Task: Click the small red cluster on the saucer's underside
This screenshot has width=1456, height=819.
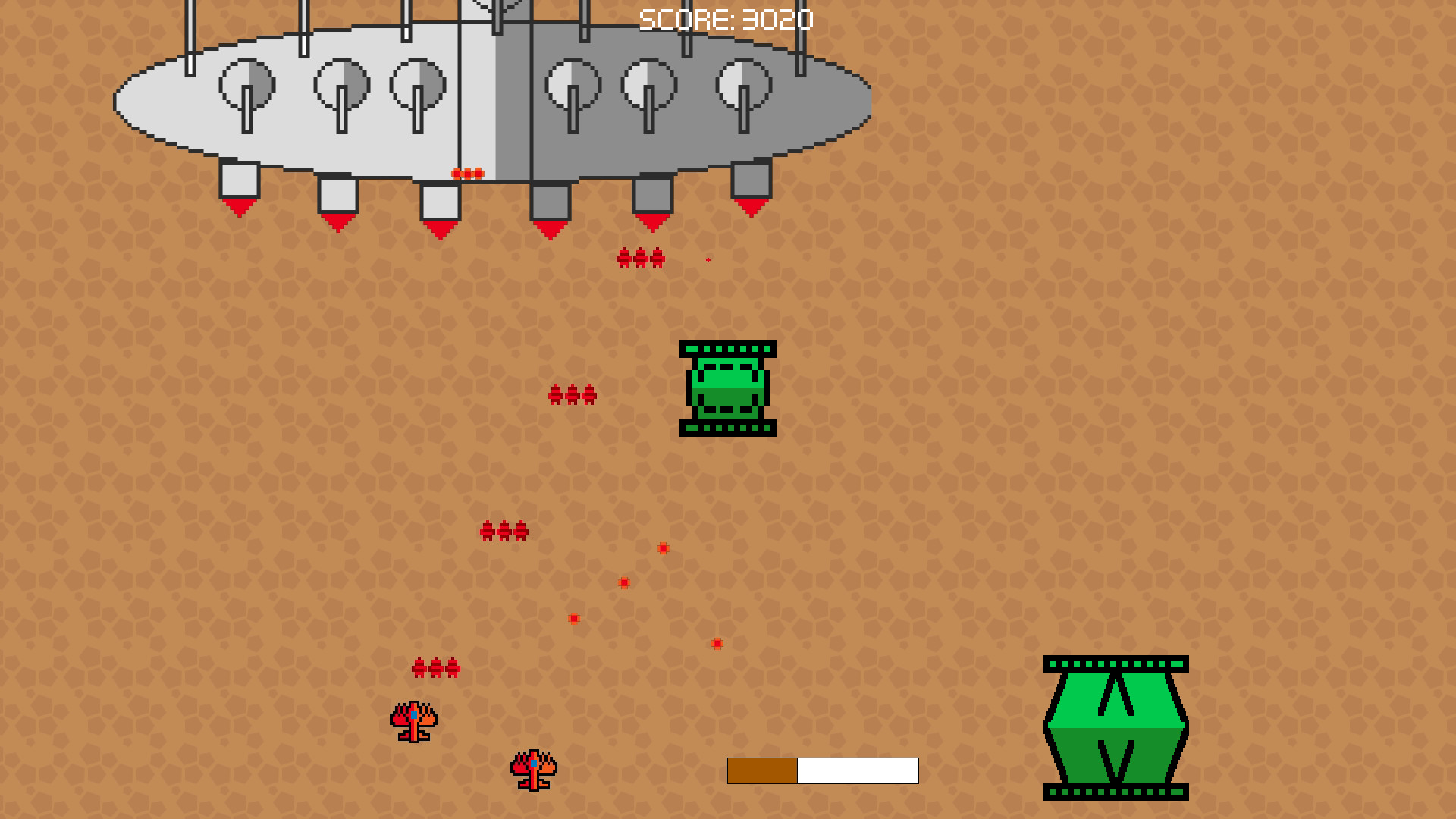Action: [x=466, y=173]
